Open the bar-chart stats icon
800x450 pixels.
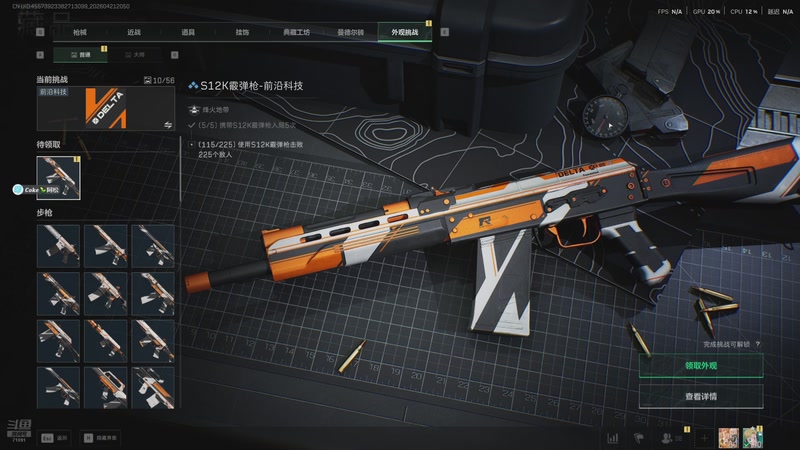coord(612,438)
